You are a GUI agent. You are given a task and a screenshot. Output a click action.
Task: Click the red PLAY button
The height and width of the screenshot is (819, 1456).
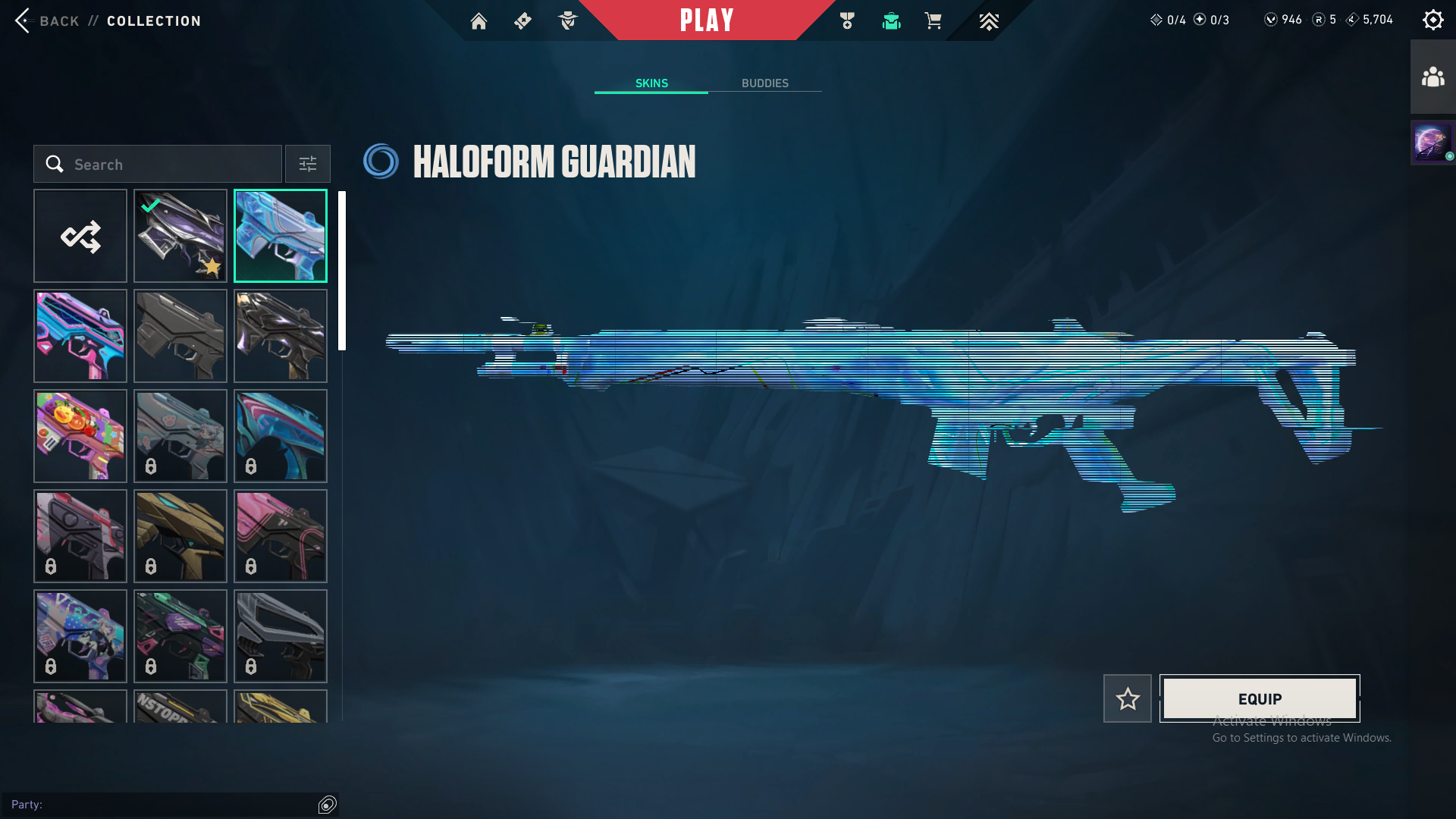[x=706, y=20]
